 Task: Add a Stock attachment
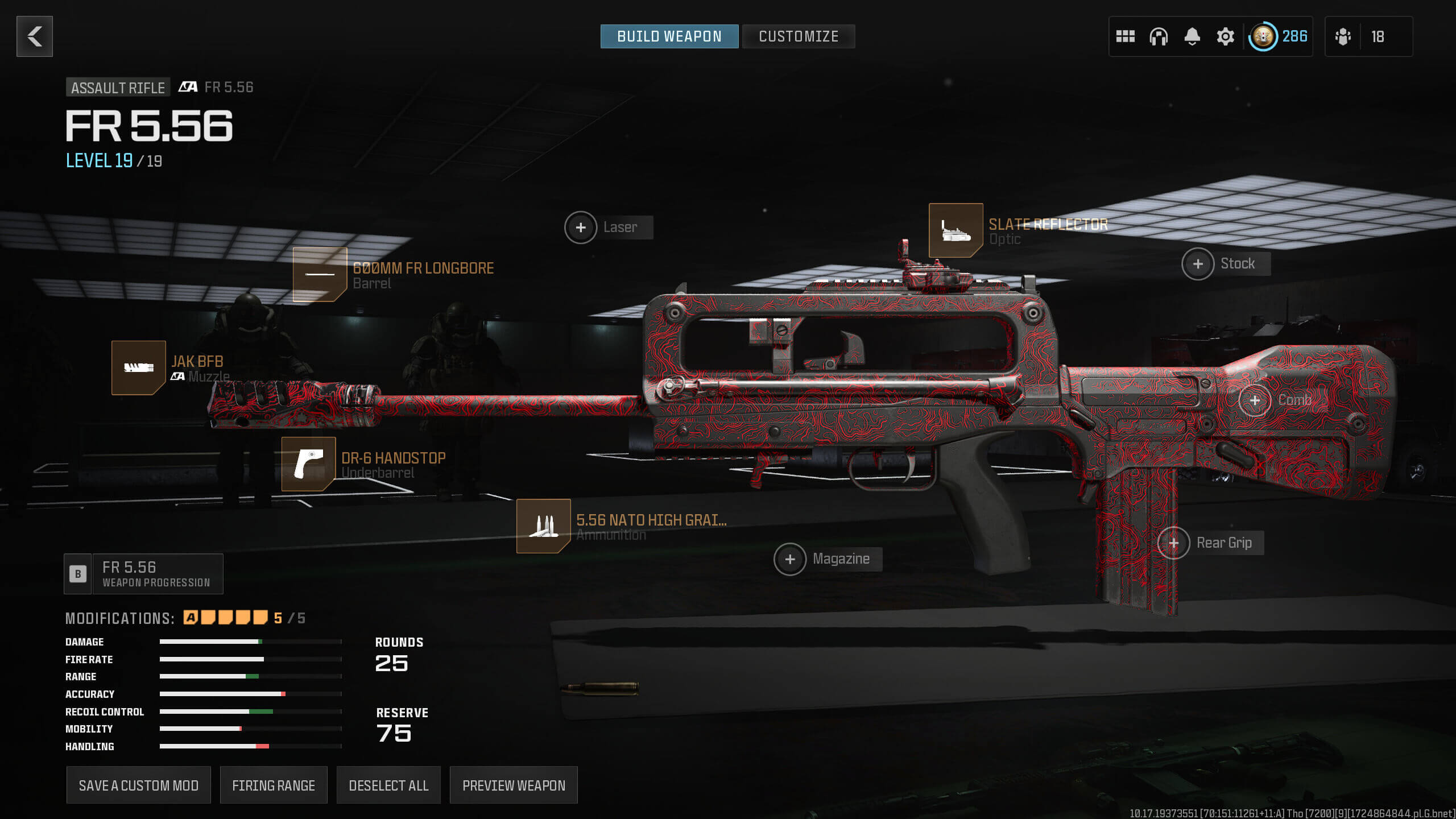(x=1198, y=264)
